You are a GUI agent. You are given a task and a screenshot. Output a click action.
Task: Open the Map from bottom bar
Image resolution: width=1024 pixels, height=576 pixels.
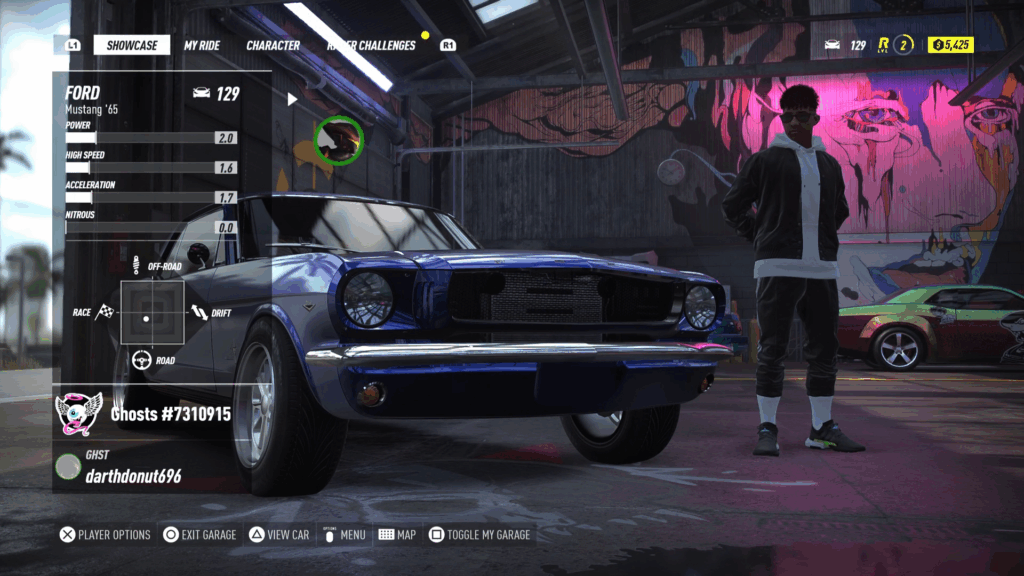[397, 535]
